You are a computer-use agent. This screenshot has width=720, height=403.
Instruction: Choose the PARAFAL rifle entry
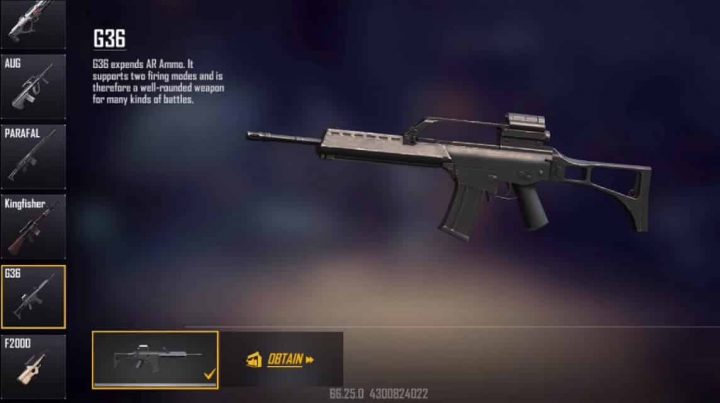coord(32,156)
